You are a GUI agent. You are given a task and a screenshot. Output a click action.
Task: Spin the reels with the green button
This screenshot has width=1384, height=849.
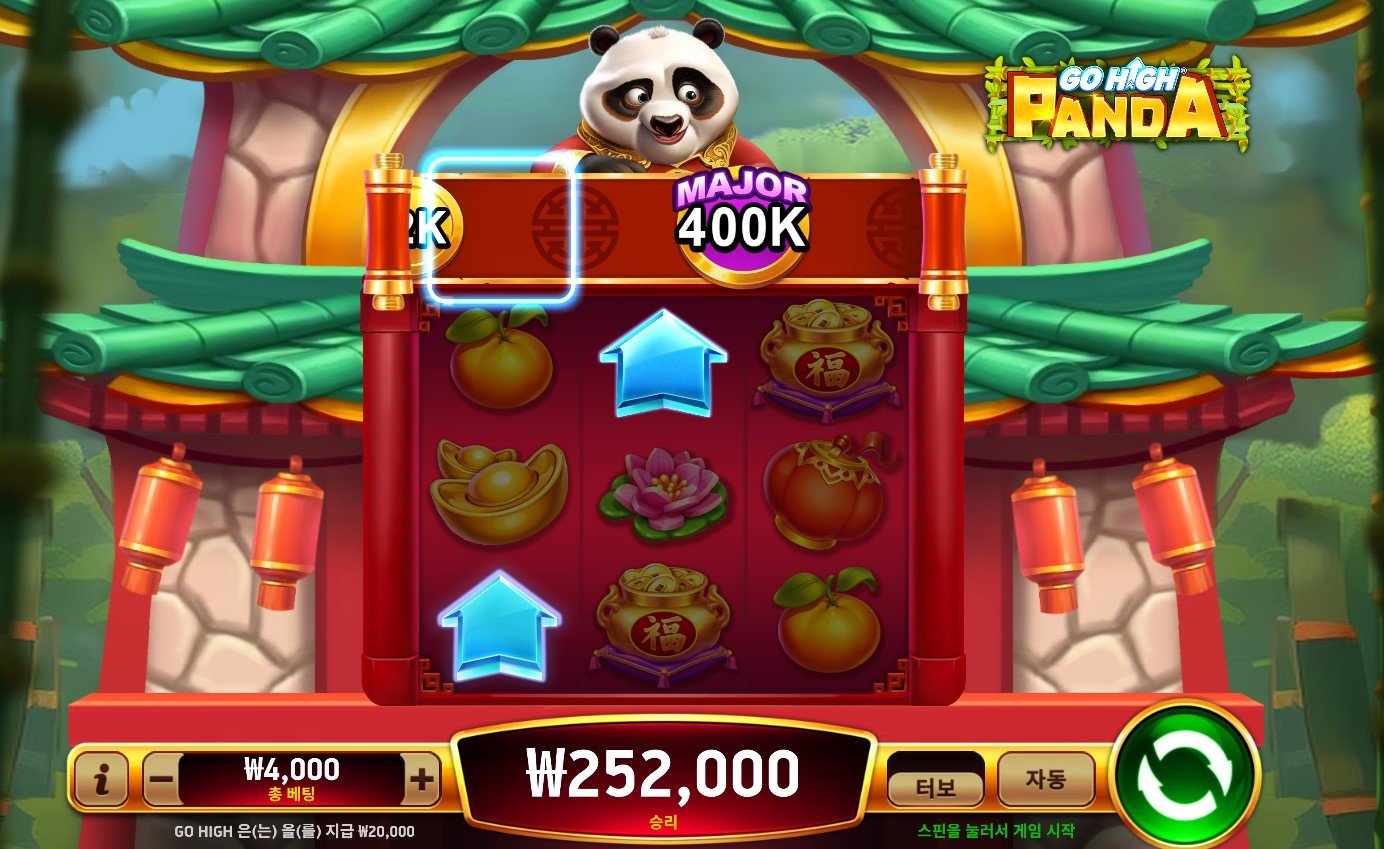pos(1185,777)
